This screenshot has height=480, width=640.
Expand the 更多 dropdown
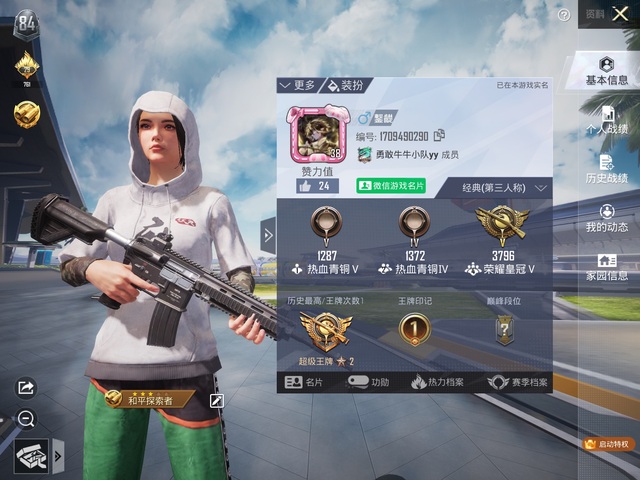click(x=298, y=85)
